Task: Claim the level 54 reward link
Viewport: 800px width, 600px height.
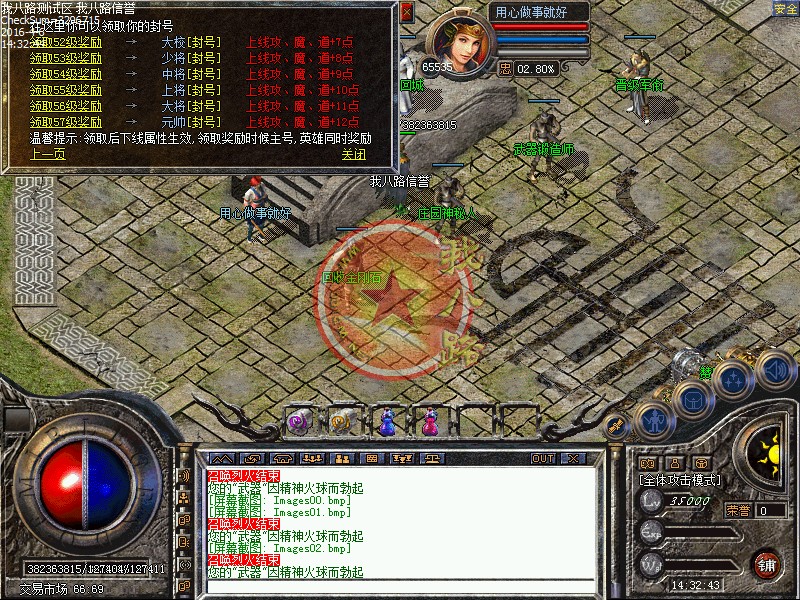Action: coord(66,74)
